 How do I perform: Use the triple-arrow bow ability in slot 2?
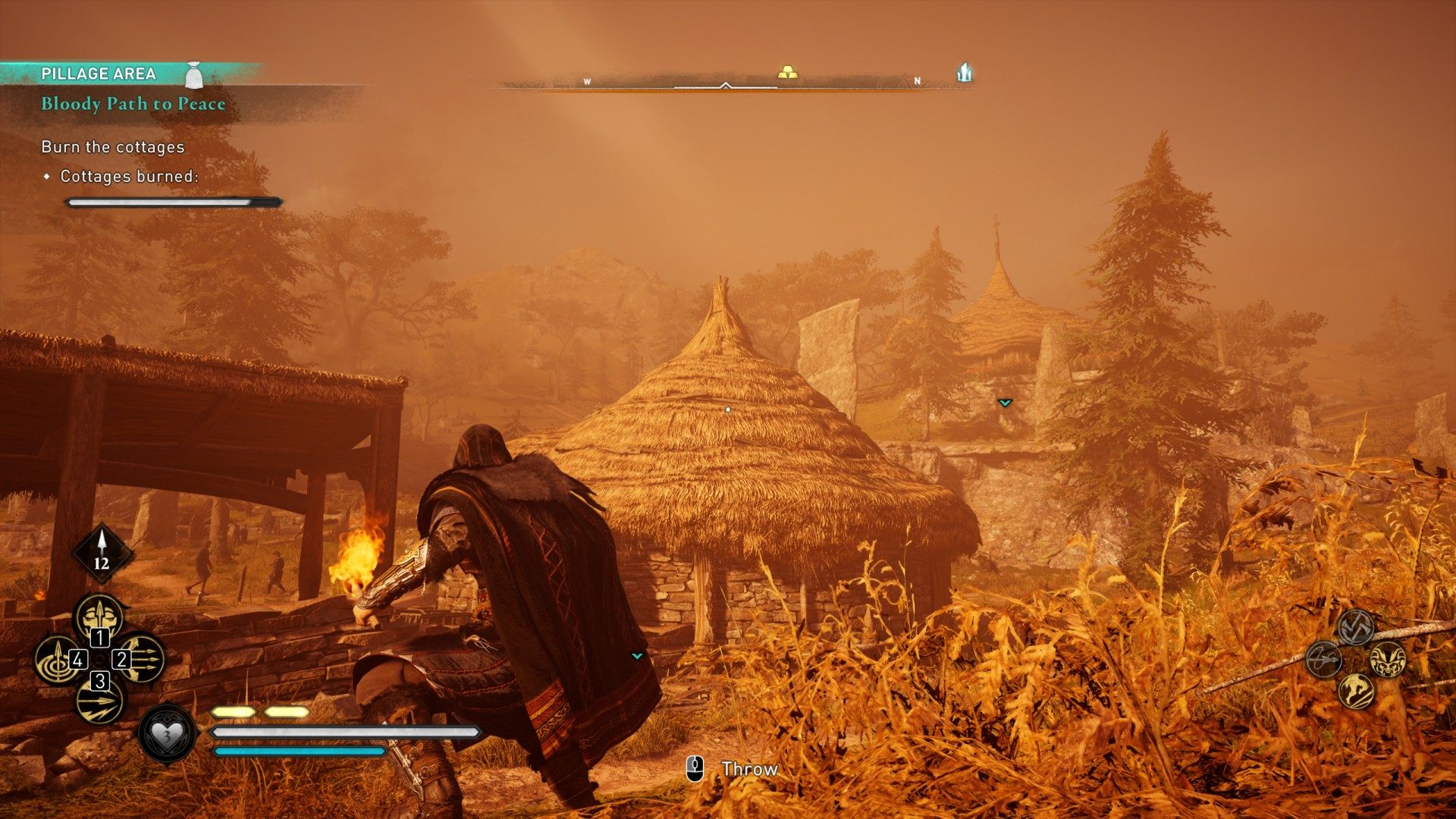pyautogui.click(x=142, y=658)
